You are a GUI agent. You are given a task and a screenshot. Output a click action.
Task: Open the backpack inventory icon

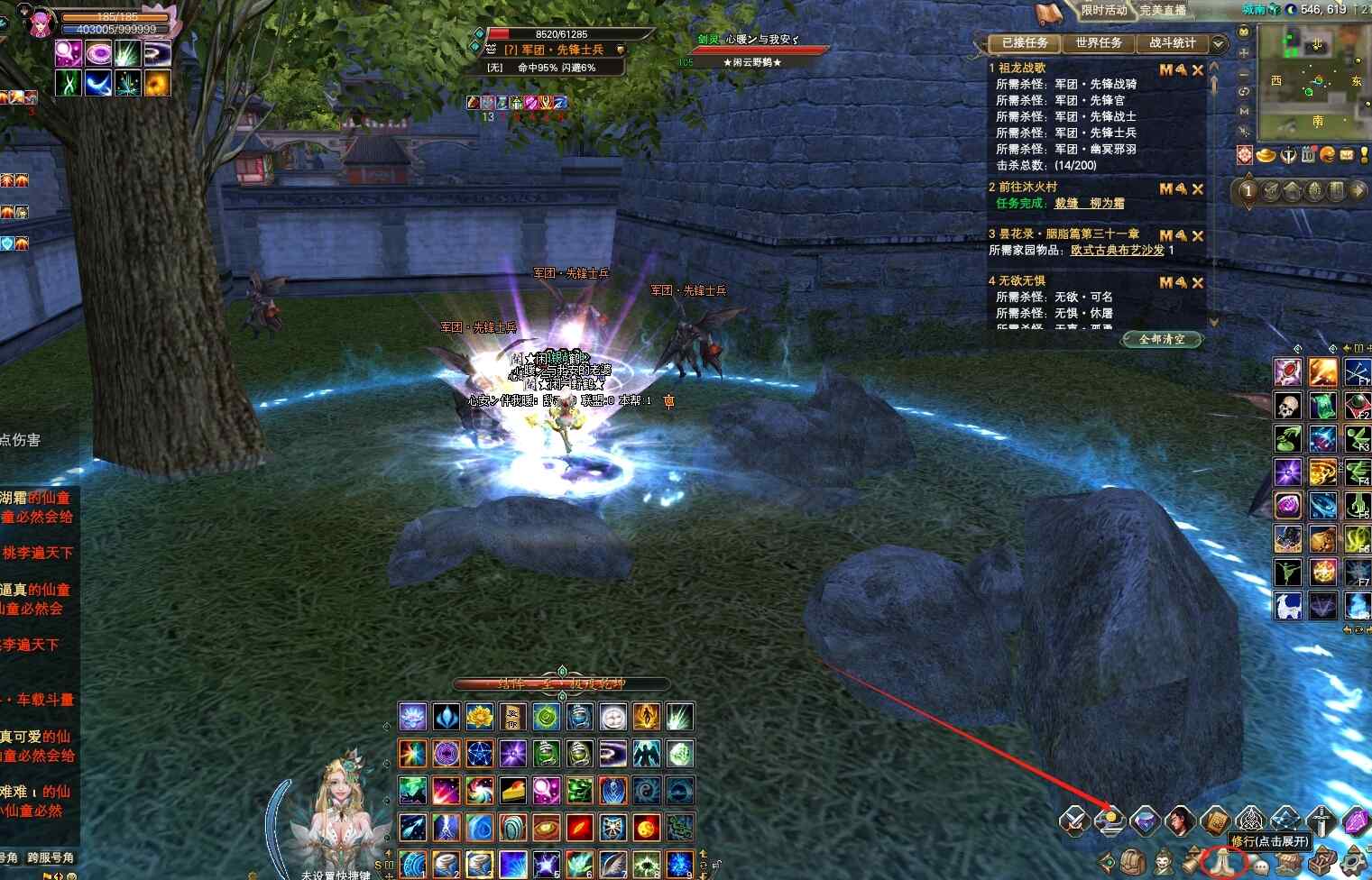point(1133,863)
